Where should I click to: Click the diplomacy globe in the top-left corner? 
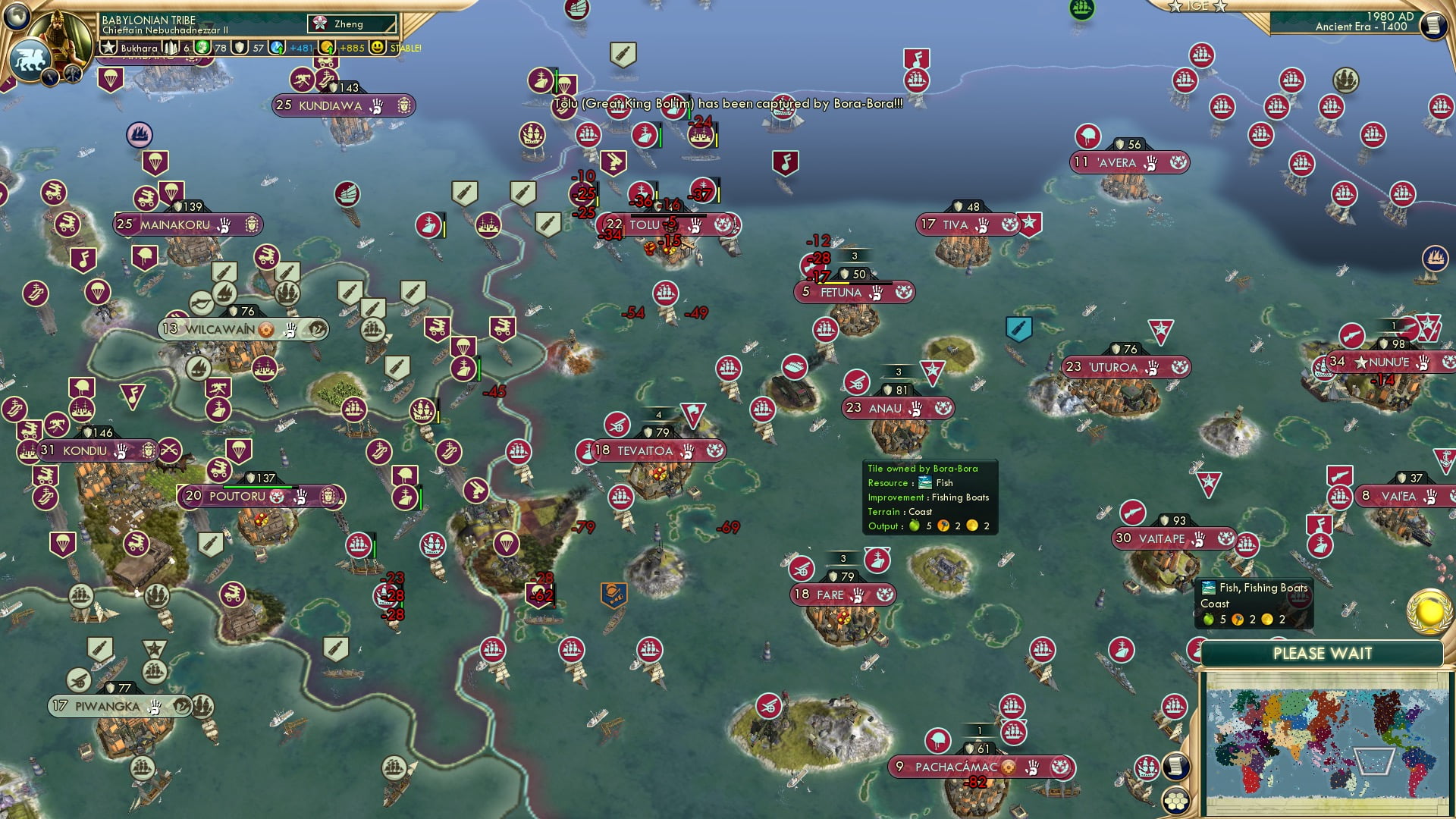pyautogui.click(x=17, y=15)
